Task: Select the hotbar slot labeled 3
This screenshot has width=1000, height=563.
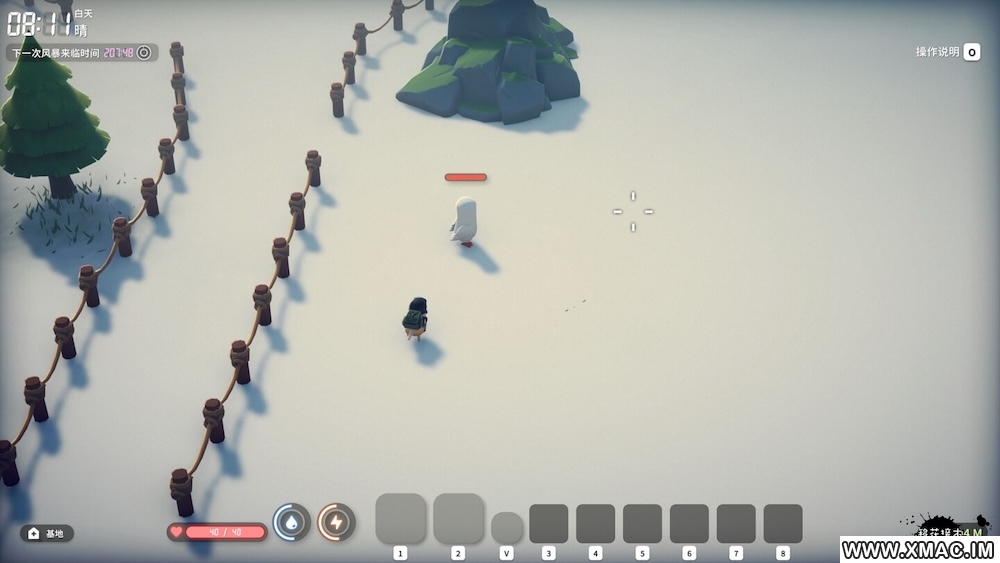Action: coord(548,523)
